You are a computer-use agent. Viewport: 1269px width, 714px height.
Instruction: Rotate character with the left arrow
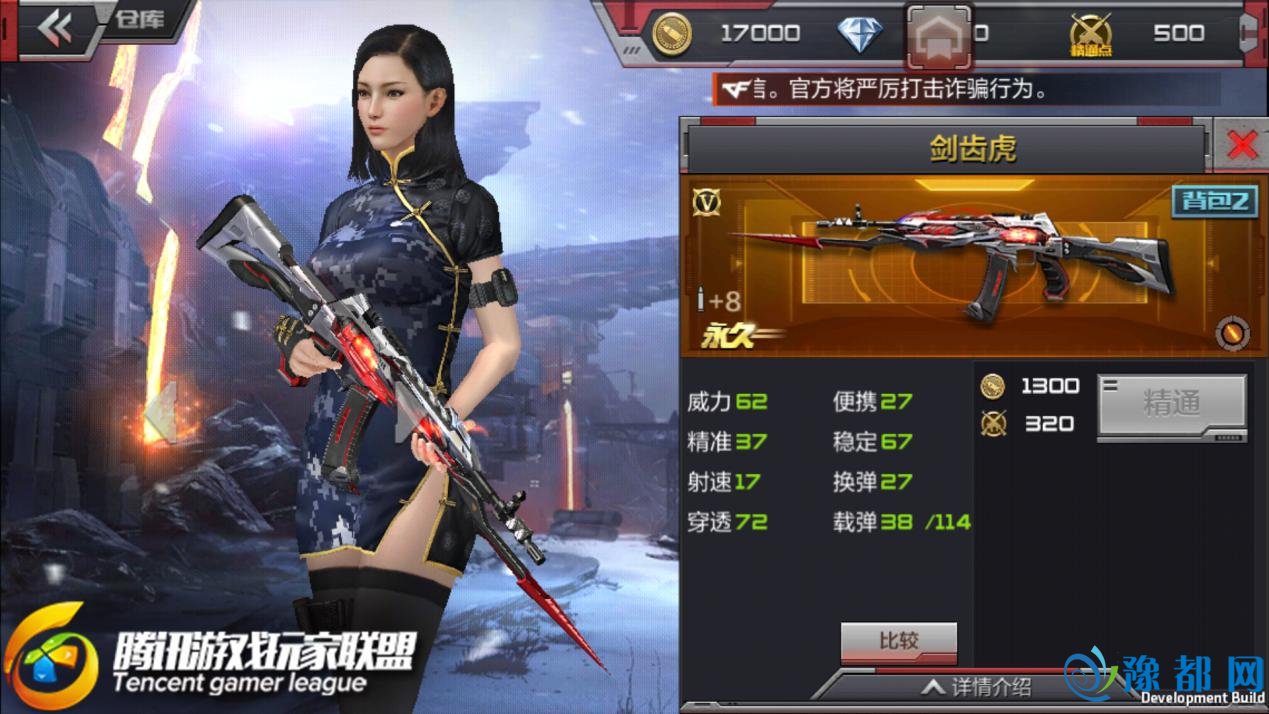coord(160,412)
